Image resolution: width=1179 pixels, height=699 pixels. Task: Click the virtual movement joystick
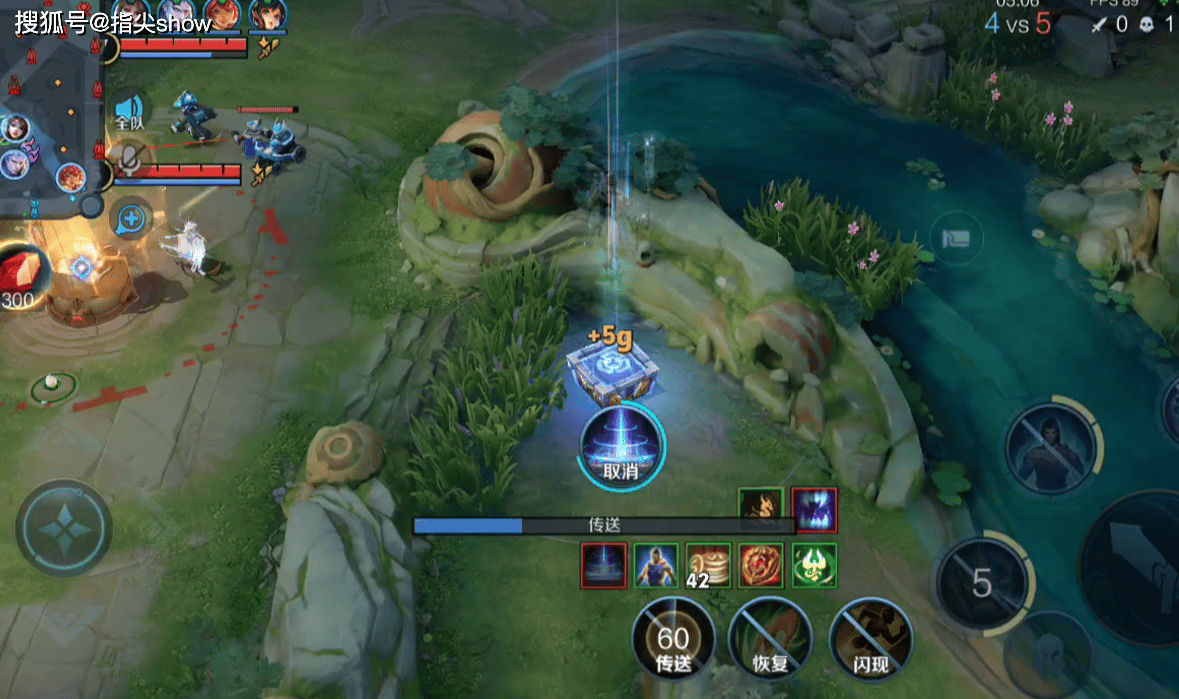click(63, 528)
